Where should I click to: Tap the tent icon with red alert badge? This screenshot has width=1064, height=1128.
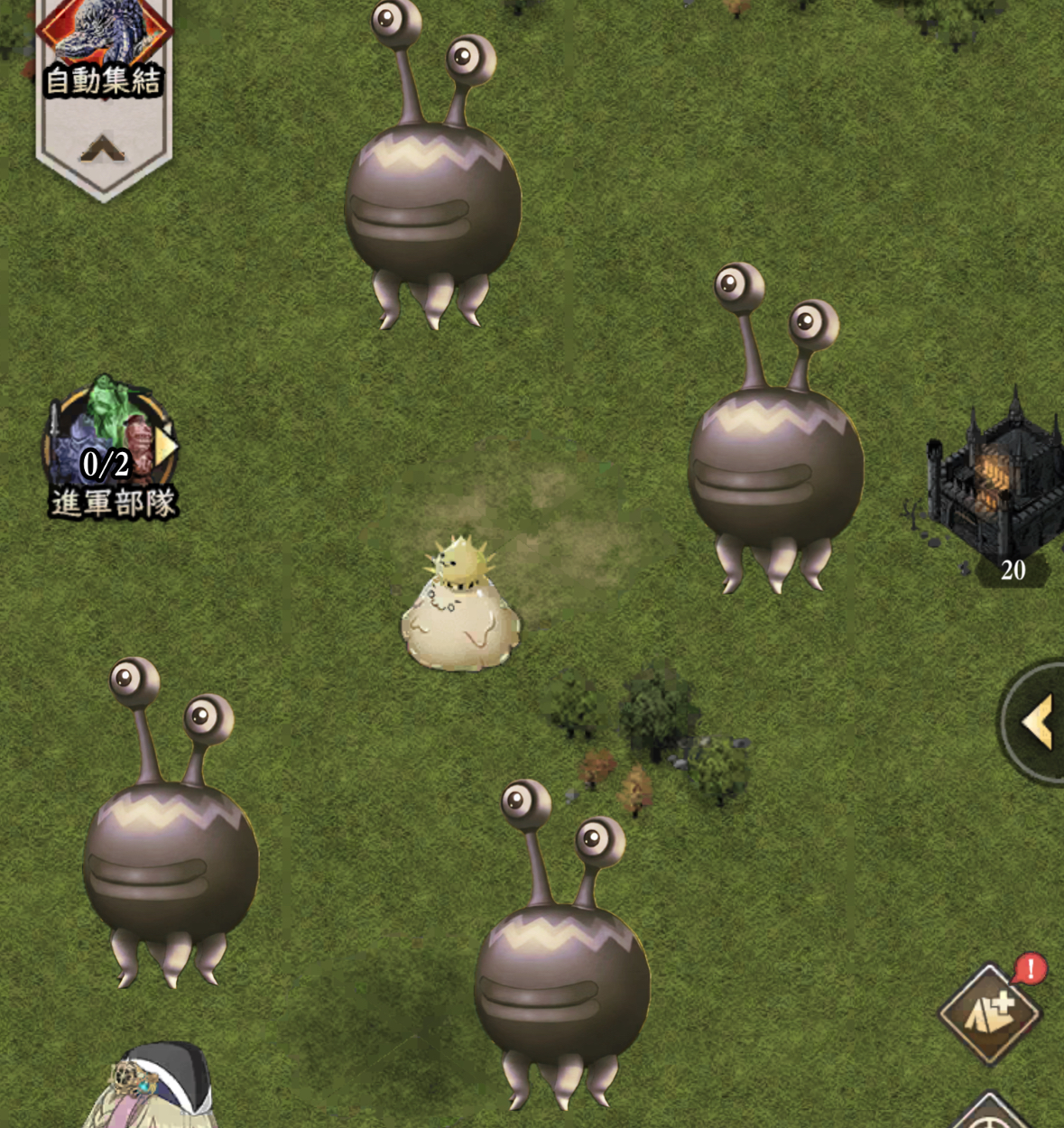point(990,1012)
